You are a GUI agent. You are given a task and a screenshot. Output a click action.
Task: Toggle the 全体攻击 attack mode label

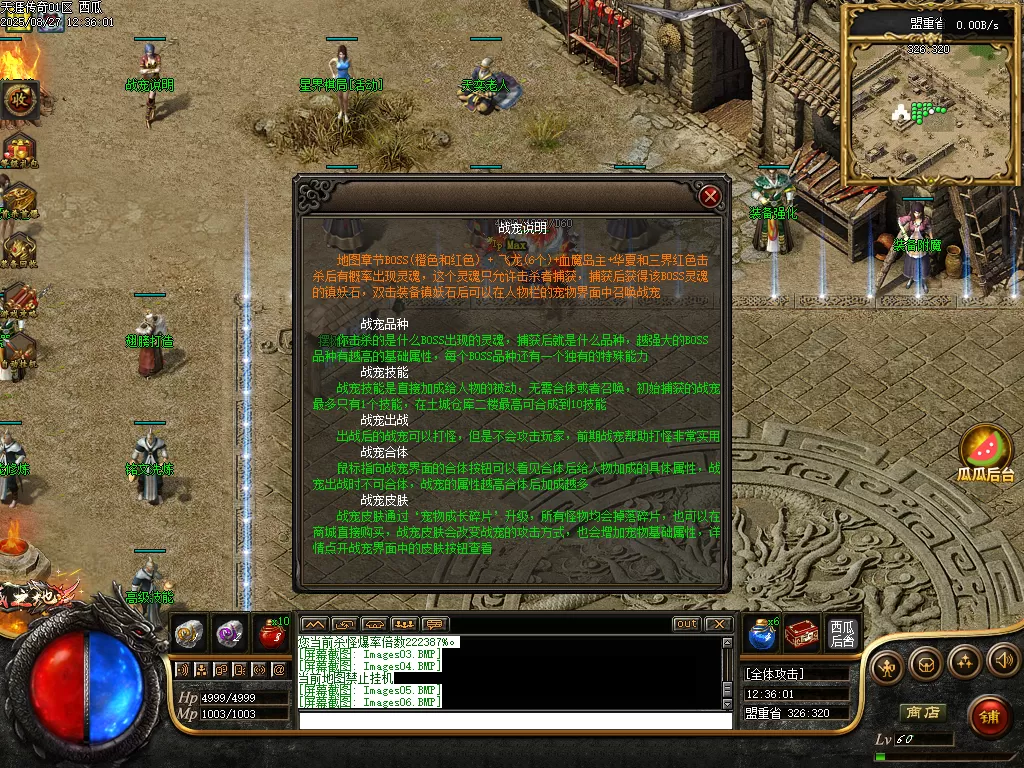coord(775,674)
